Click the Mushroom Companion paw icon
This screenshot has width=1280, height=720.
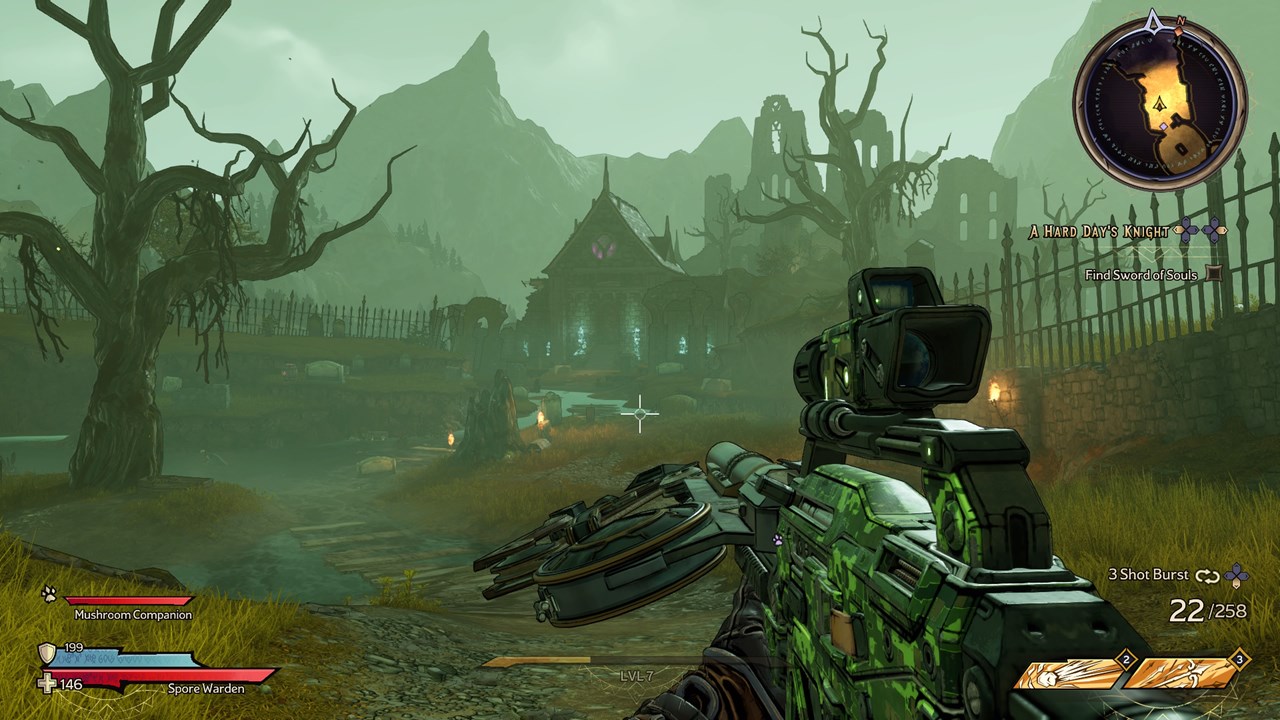point(49,594)
